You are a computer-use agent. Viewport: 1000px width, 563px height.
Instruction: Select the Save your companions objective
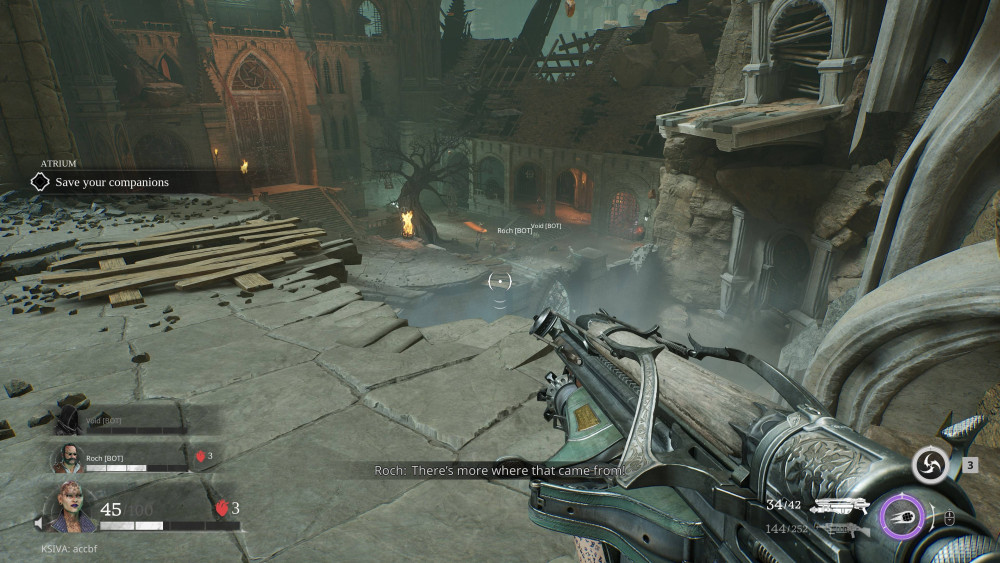(112, 182)
